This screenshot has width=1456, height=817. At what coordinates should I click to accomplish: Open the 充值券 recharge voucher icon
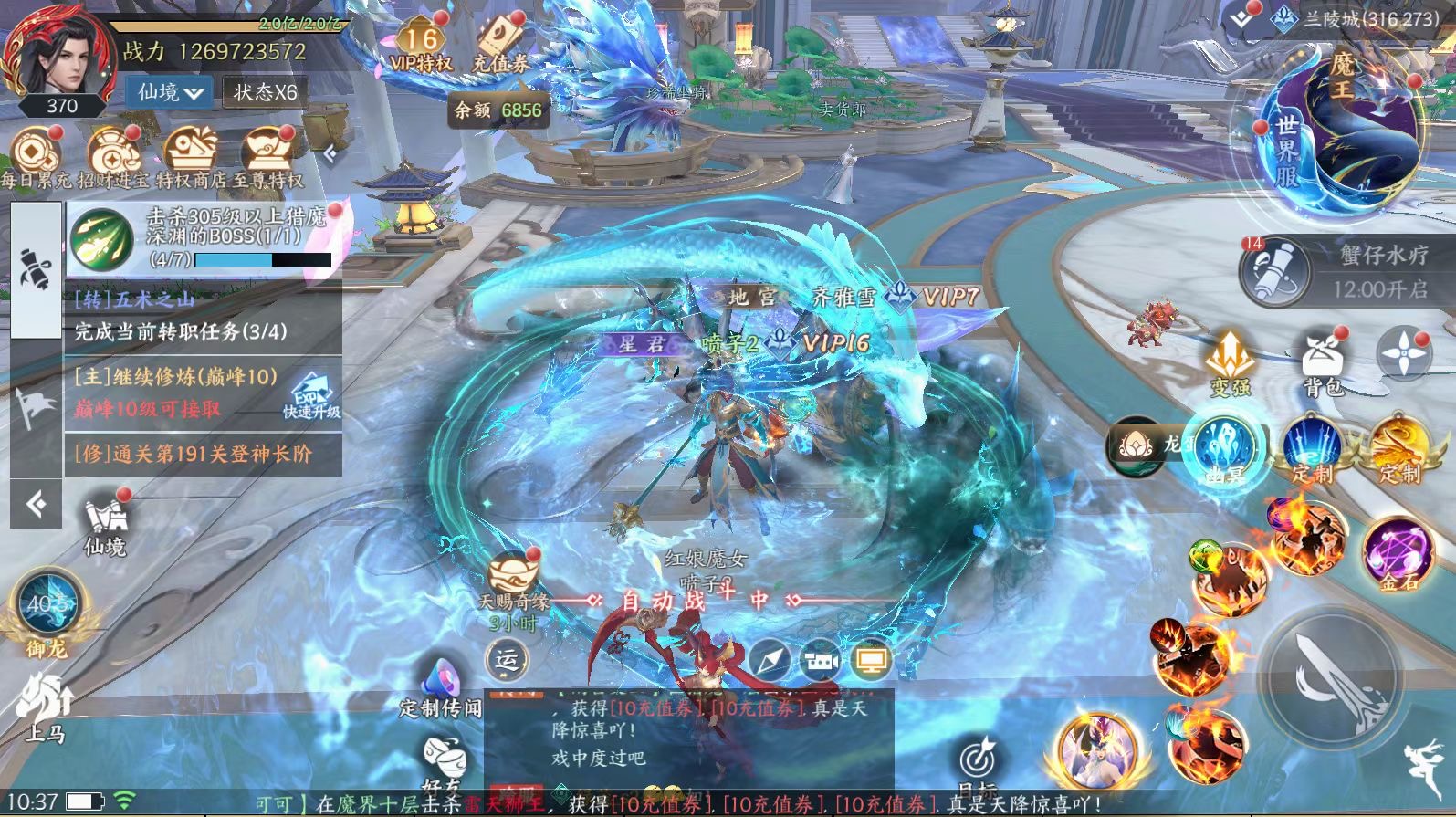pos(500,46)
